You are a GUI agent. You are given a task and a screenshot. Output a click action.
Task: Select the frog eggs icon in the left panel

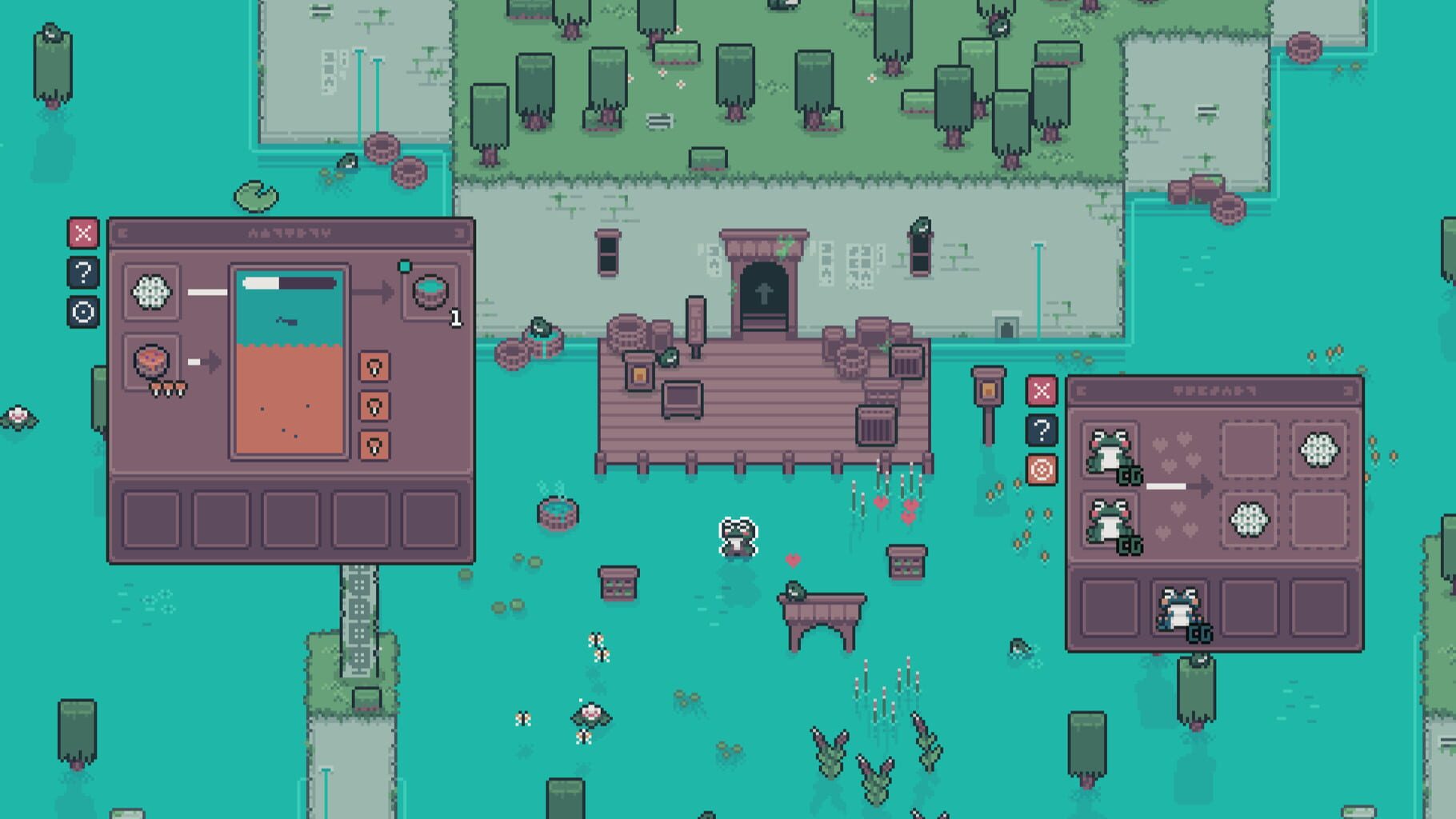[149, 291]
